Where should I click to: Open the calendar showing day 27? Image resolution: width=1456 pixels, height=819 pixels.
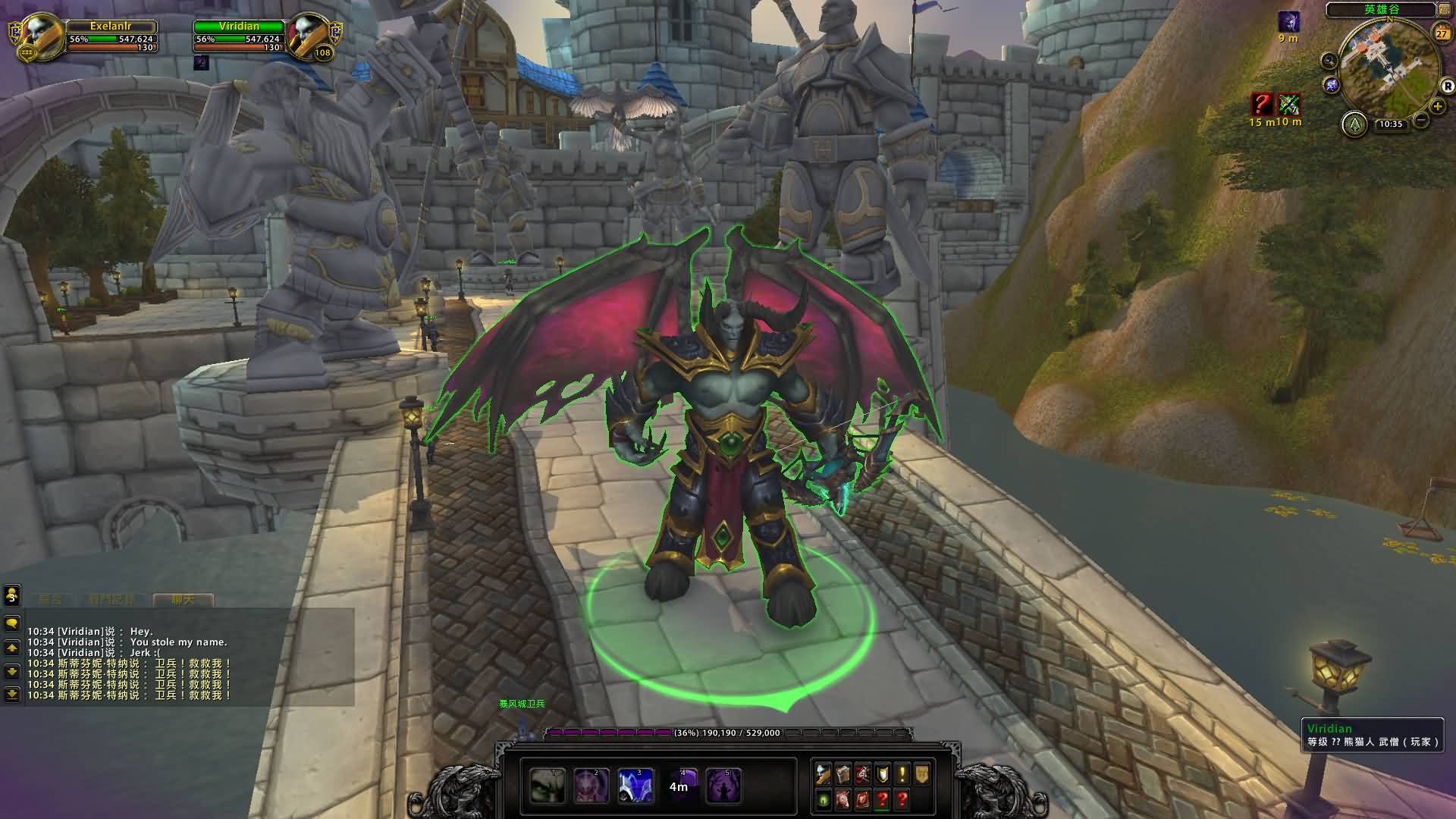pyautogui.click(x=1442, y=33)
